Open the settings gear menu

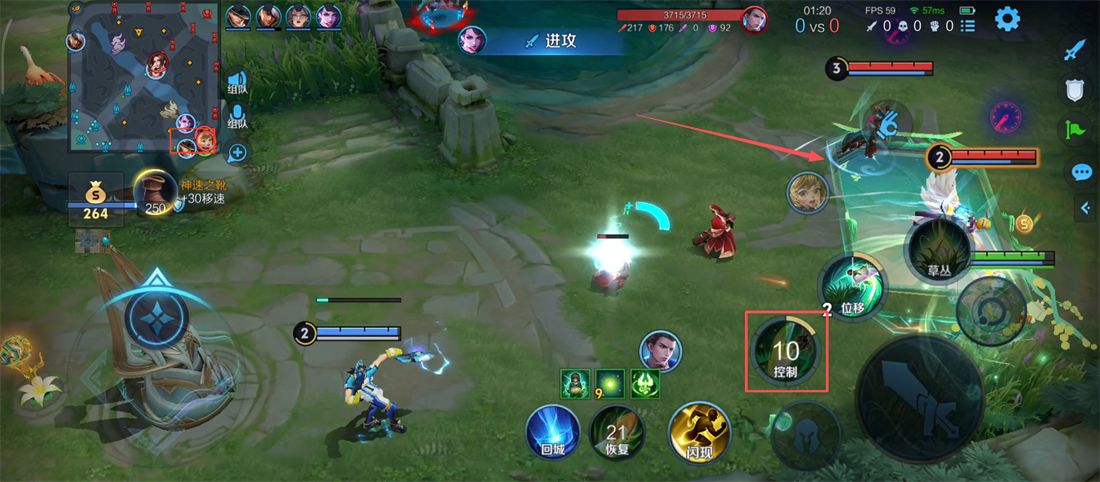point(1006,18)
